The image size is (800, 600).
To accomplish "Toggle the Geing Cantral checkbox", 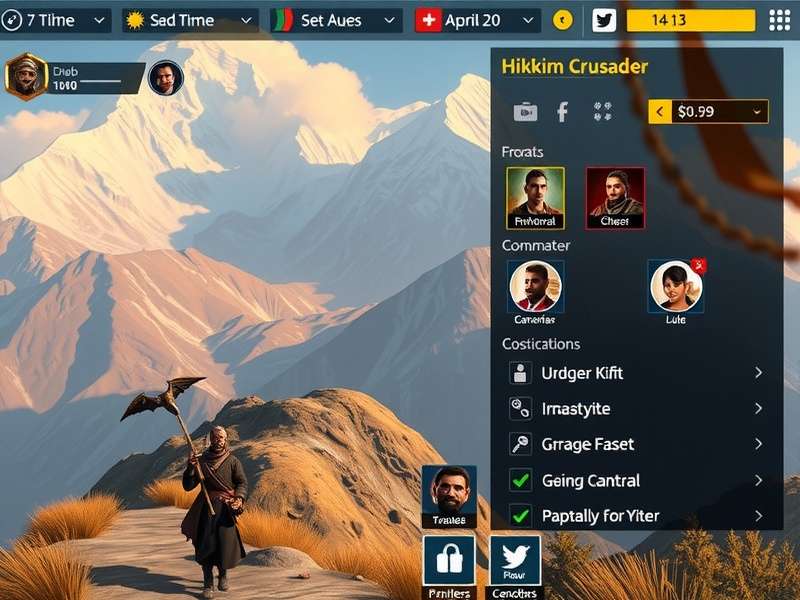I will 520,480.
